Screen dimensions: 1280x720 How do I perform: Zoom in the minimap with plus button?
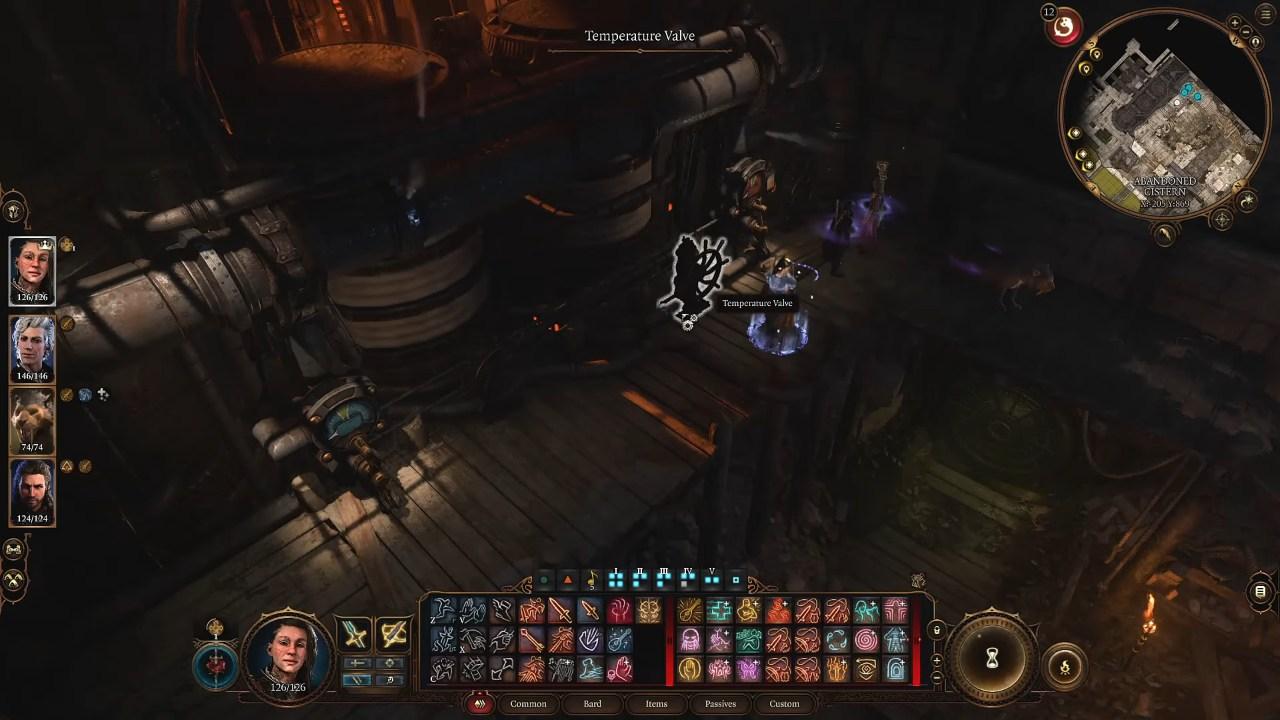click(1235, 23)
